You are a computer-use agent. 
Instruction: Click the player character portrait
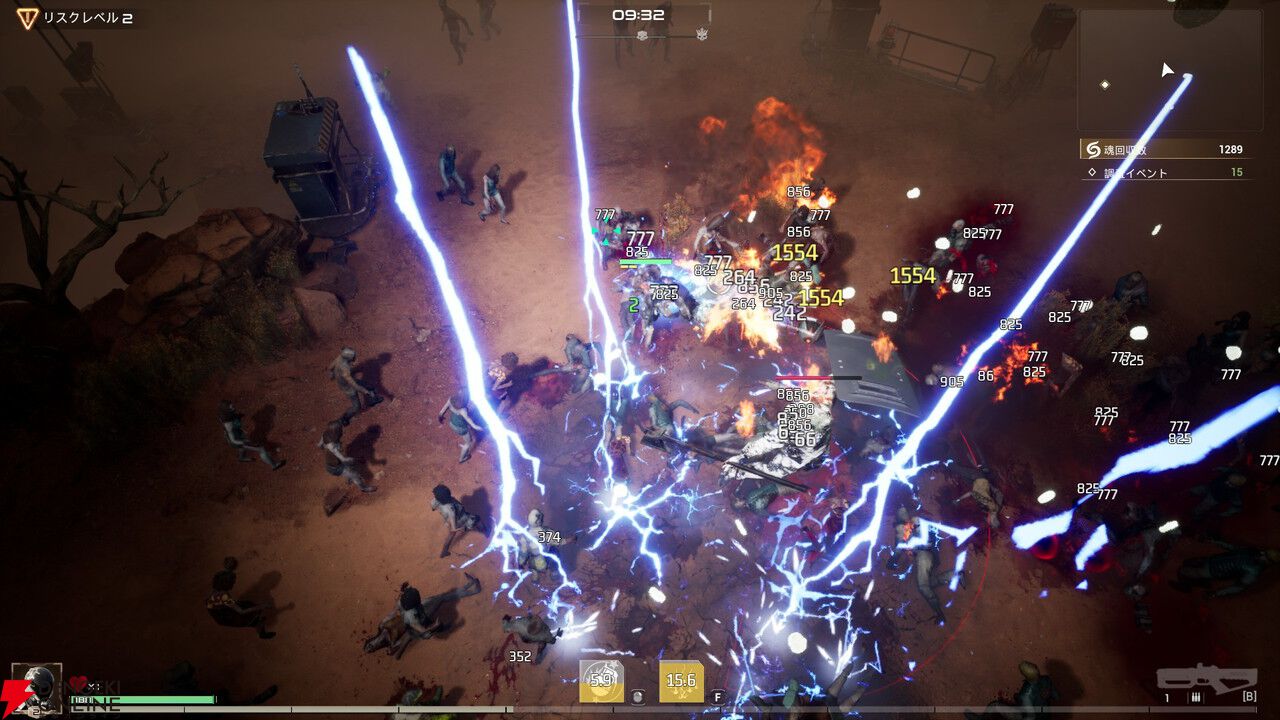point(36,687)
